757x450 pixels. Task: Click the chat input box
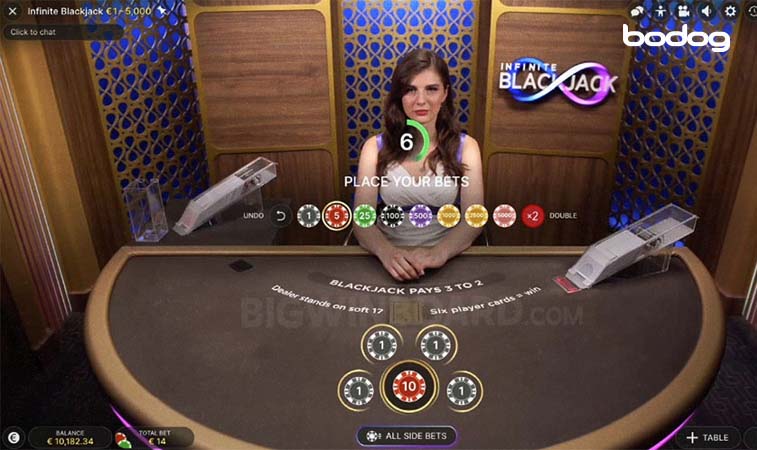coord(62,32)
